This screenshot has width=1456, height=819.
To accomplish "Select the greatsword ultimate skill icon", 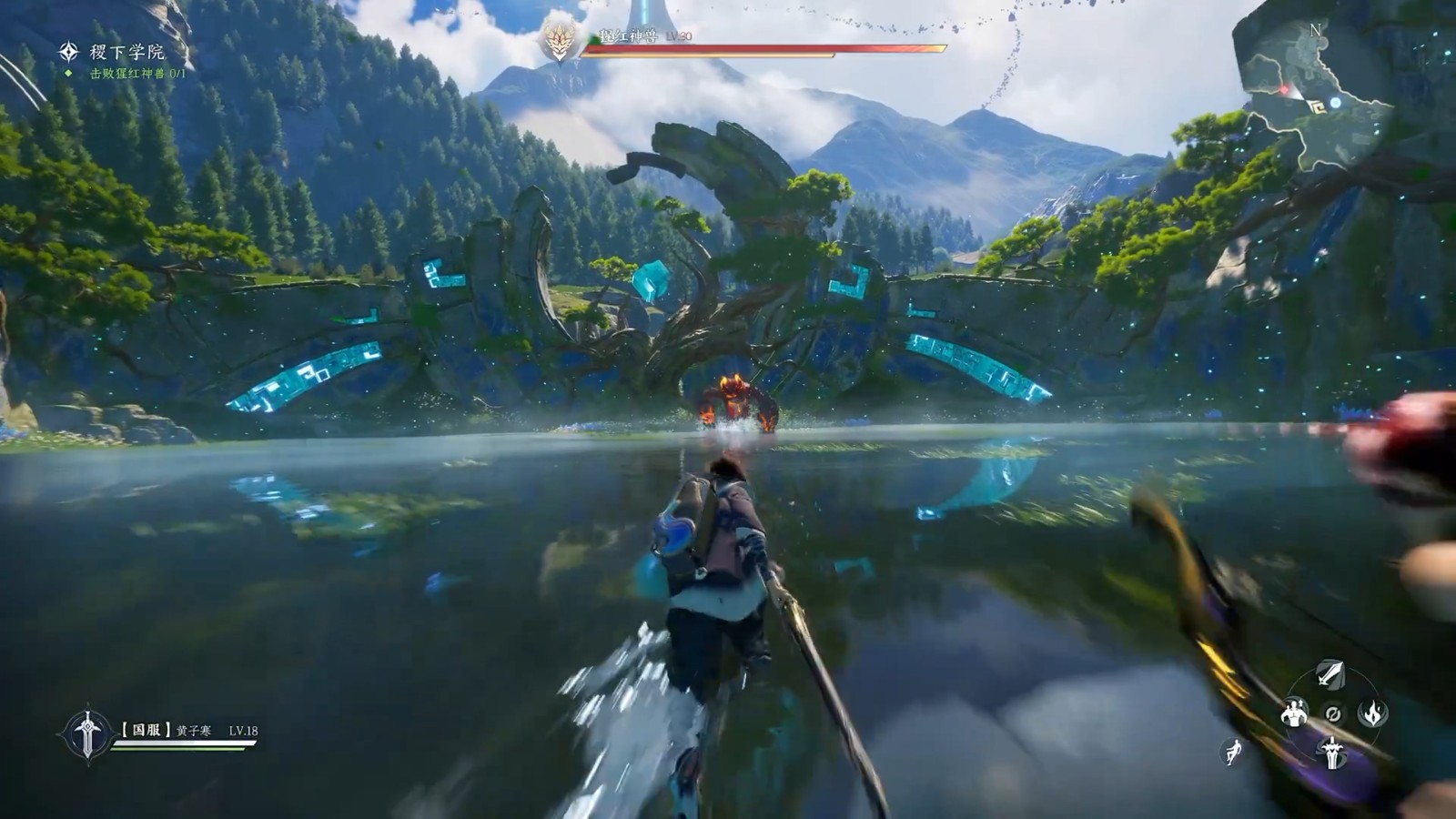I will click(x=1331, y=753).
